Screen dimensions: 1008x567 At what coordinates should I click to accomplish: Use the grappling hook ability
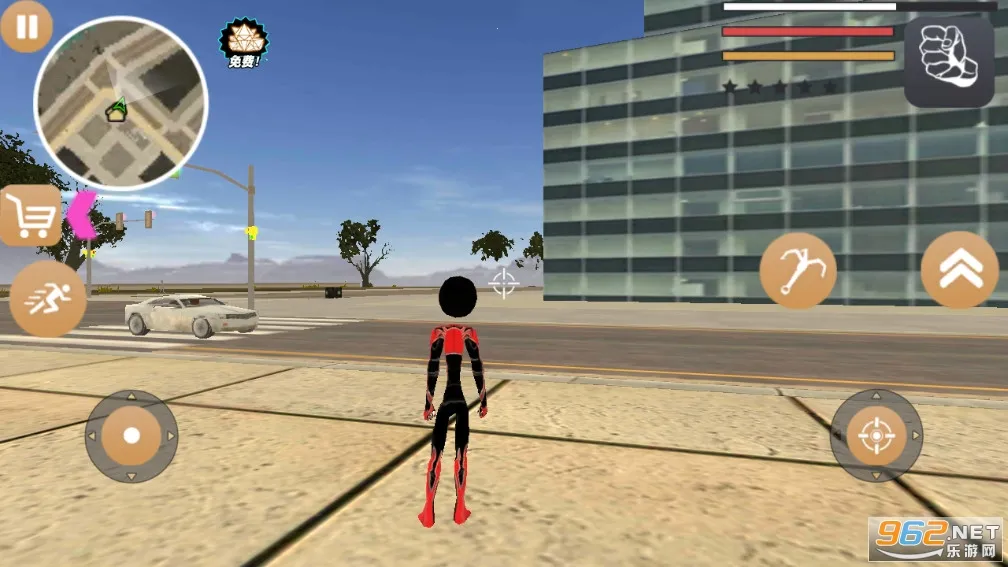798,270
